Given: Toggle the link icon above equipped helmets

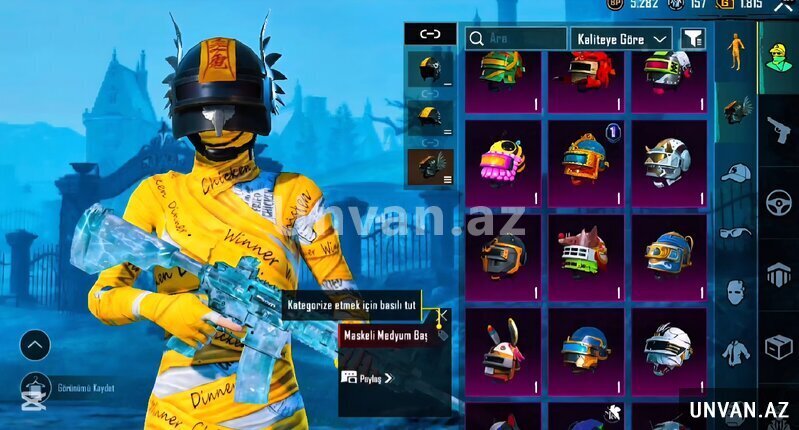Looking at the screenshot, I should pyautogui.click(x=430, y=33).
